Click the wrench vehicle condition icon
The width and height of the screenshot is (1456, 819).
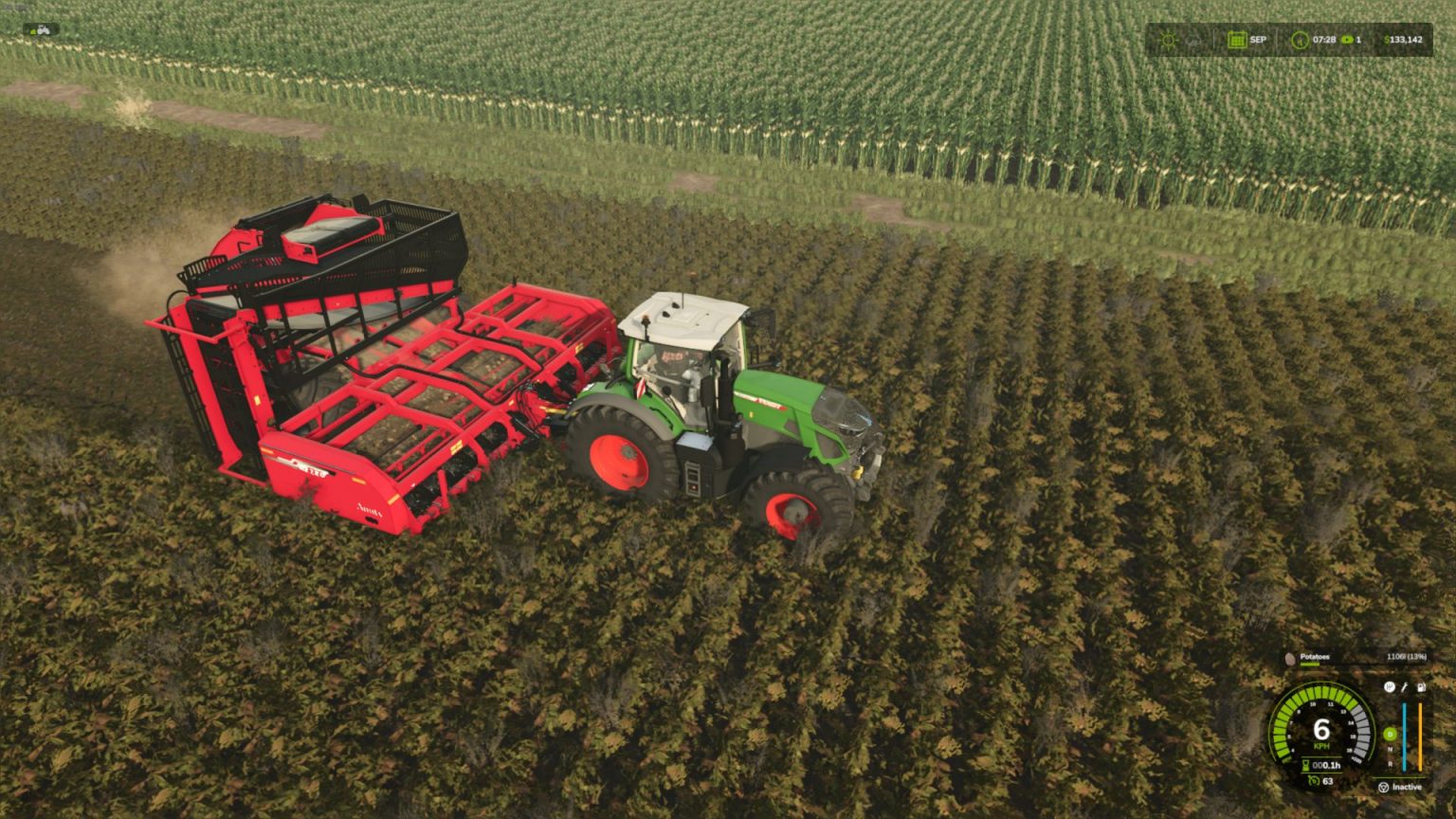click(1405, 688)
